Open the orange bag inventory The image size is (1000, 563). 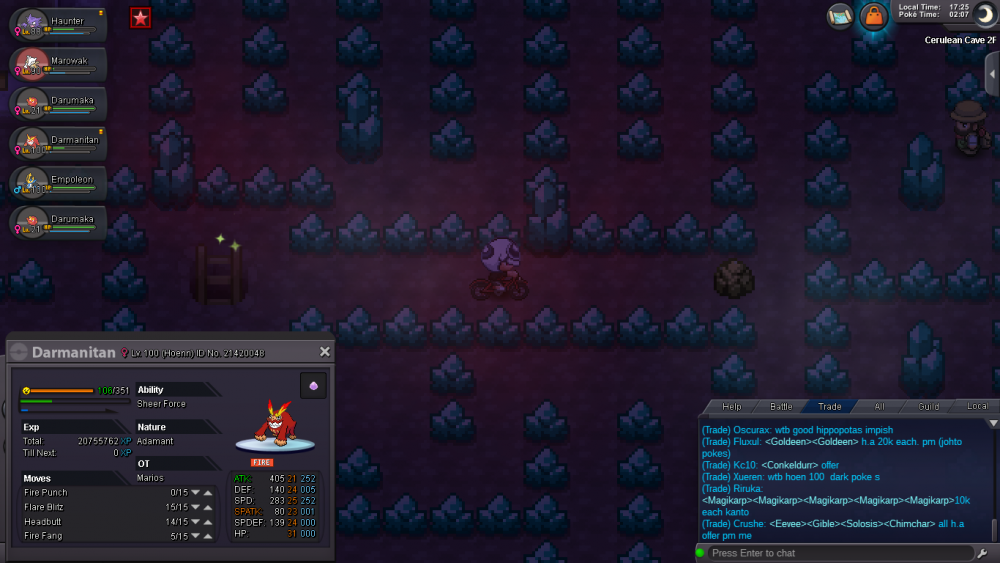(874, 16)
